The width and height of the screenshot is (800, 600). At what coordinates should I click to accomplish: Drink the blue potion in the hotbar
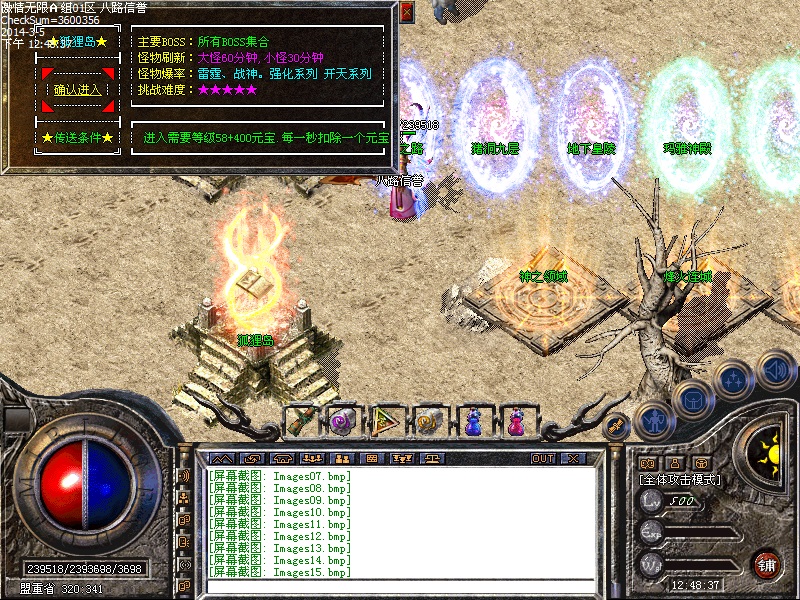tap(472, 421)
